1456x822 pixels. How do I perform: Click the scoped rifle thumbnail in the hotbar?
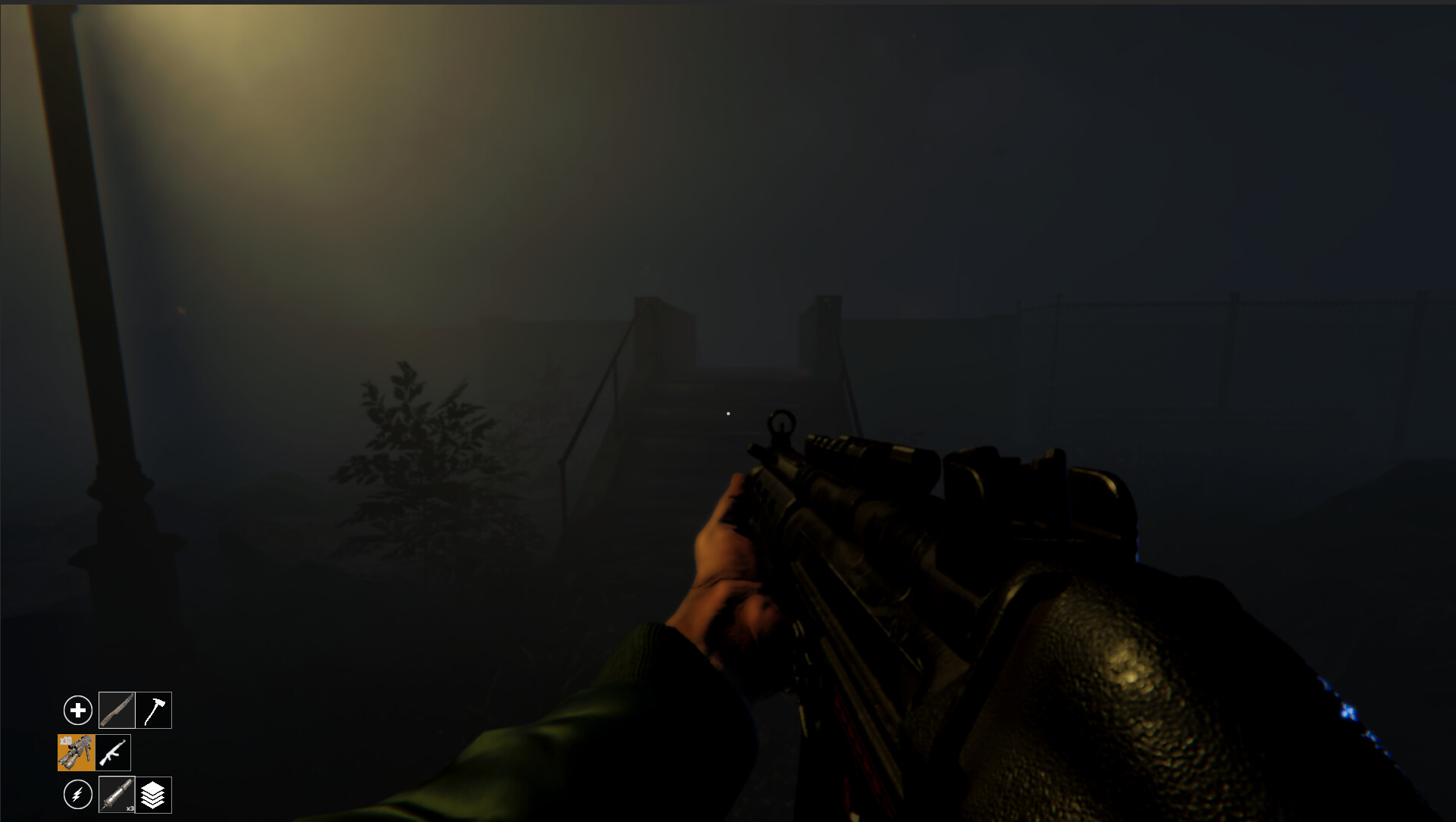pos(76,752)
